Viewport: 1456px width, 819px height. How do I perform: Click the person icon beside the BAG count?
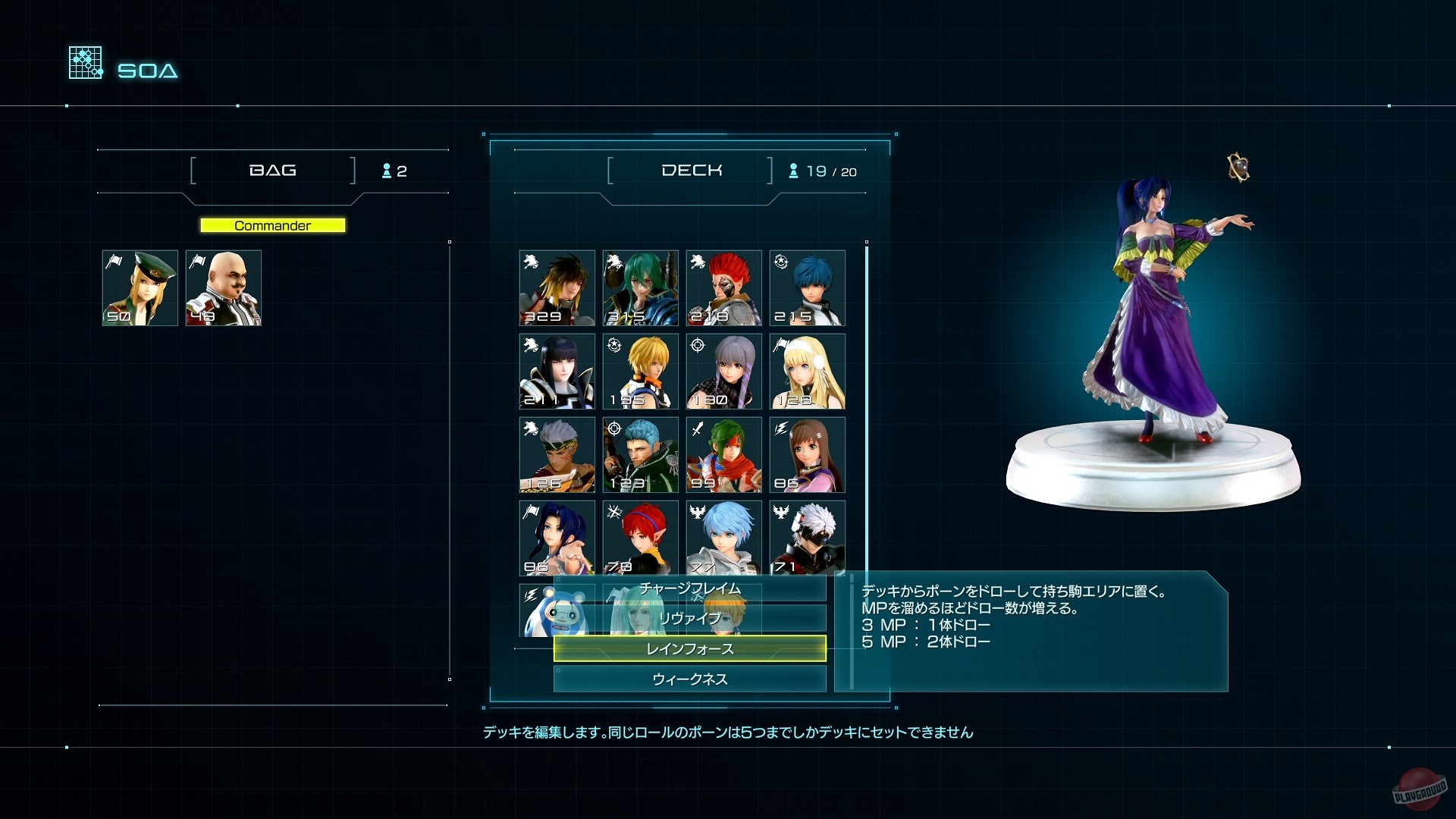tap(388, 170)
